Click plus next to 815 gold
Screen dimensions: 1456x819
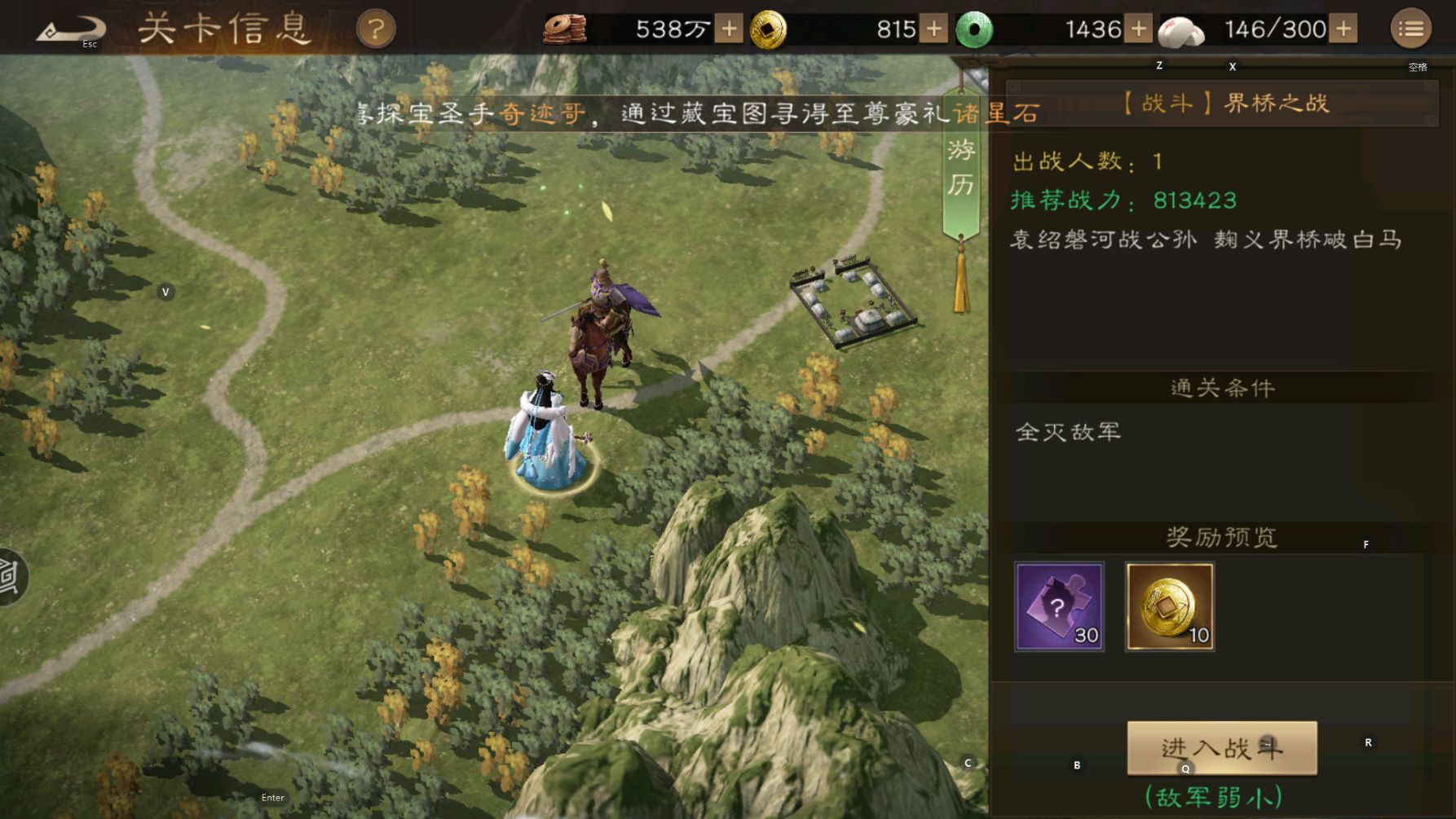(935, 29)
